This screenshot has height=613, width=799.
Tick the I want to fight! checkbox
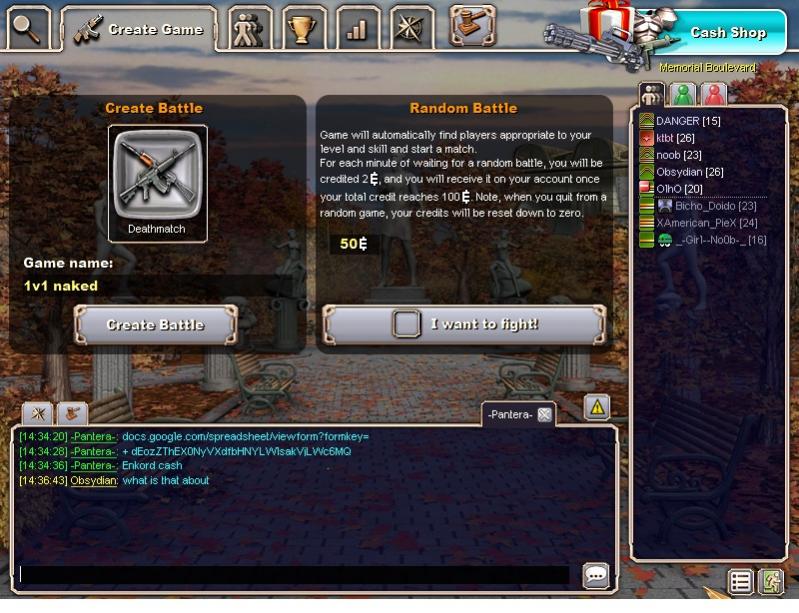(x=406, y=324)
